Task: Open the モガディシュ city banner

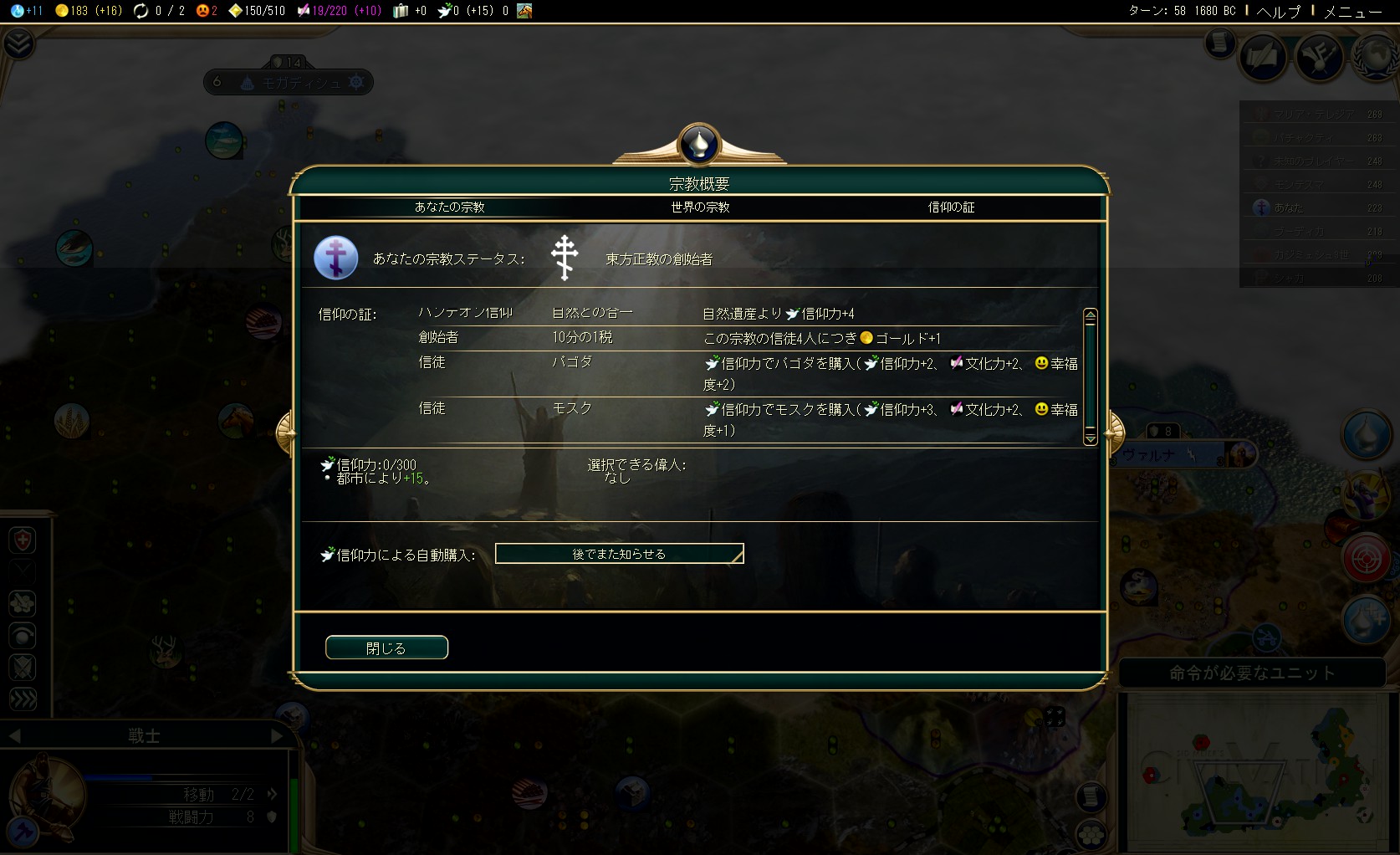Action: (301, 82)
